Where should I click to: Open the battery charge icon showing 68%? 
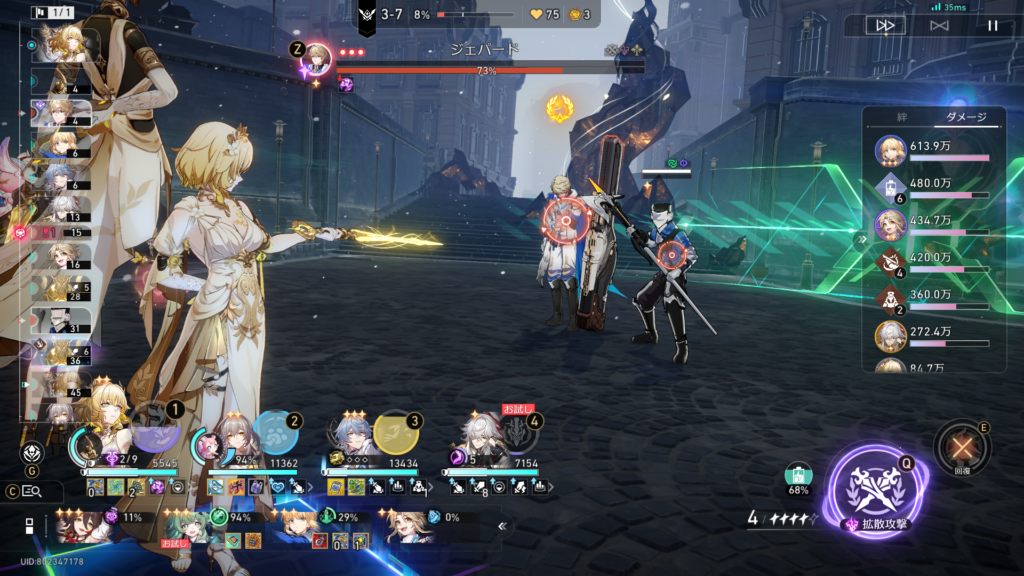(798, 477)
